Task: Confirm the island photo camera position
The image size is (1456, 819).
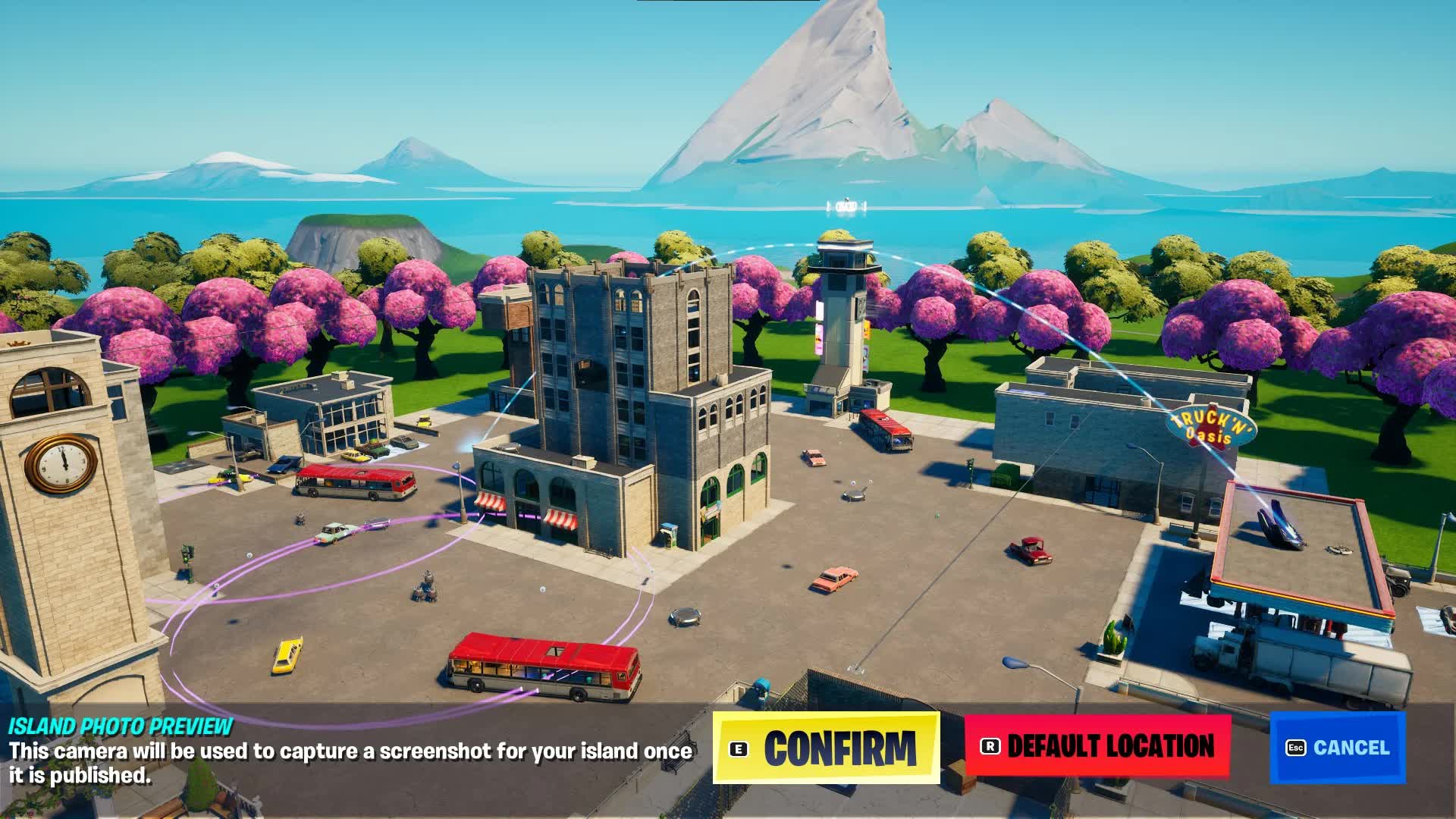Action: (x=826, y=748)
